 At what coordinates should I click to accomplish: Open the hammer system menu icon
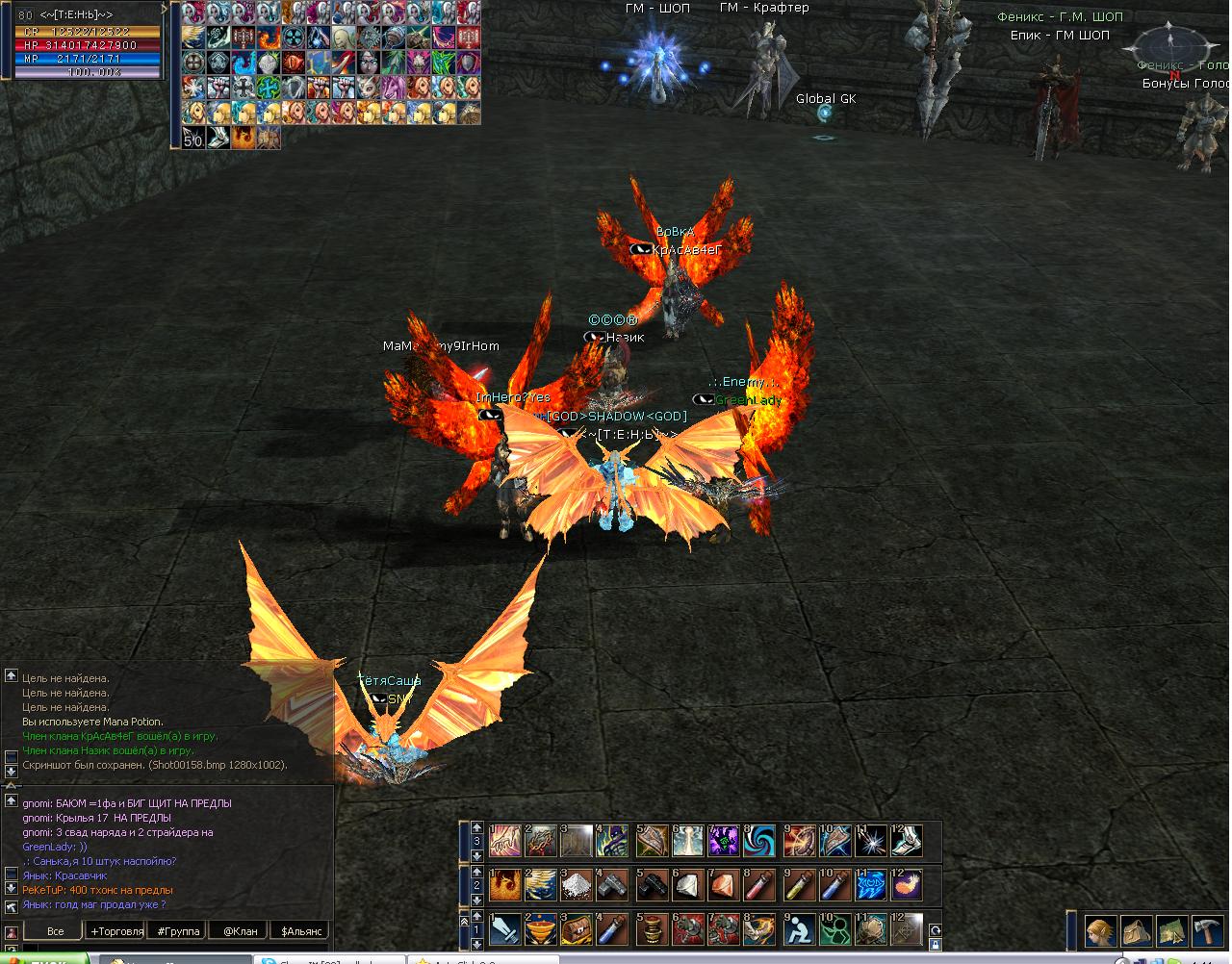[1207, 930]
